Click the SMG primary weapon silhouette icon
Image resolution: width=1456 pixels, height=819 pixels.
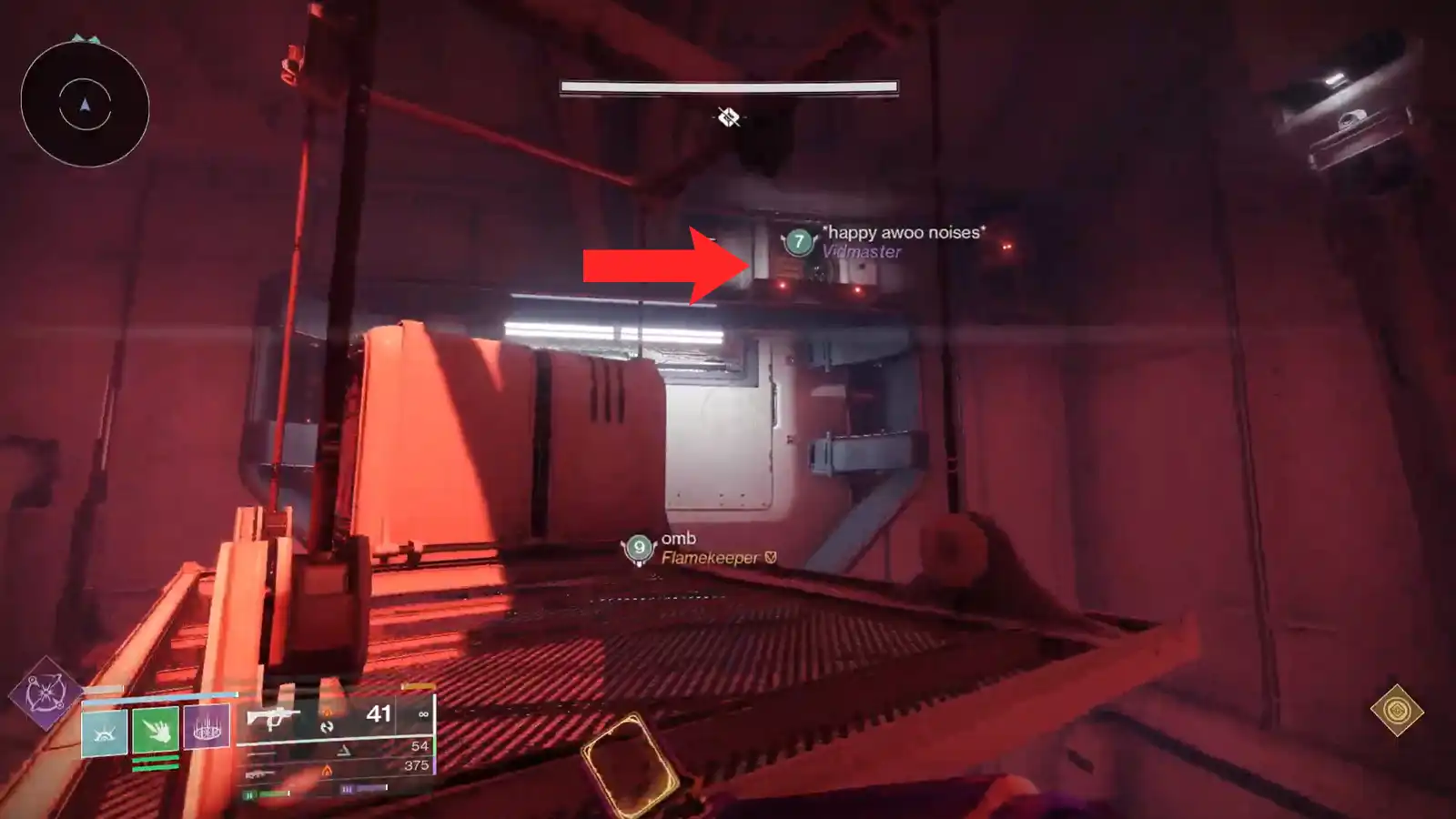(x=274, y=718)
